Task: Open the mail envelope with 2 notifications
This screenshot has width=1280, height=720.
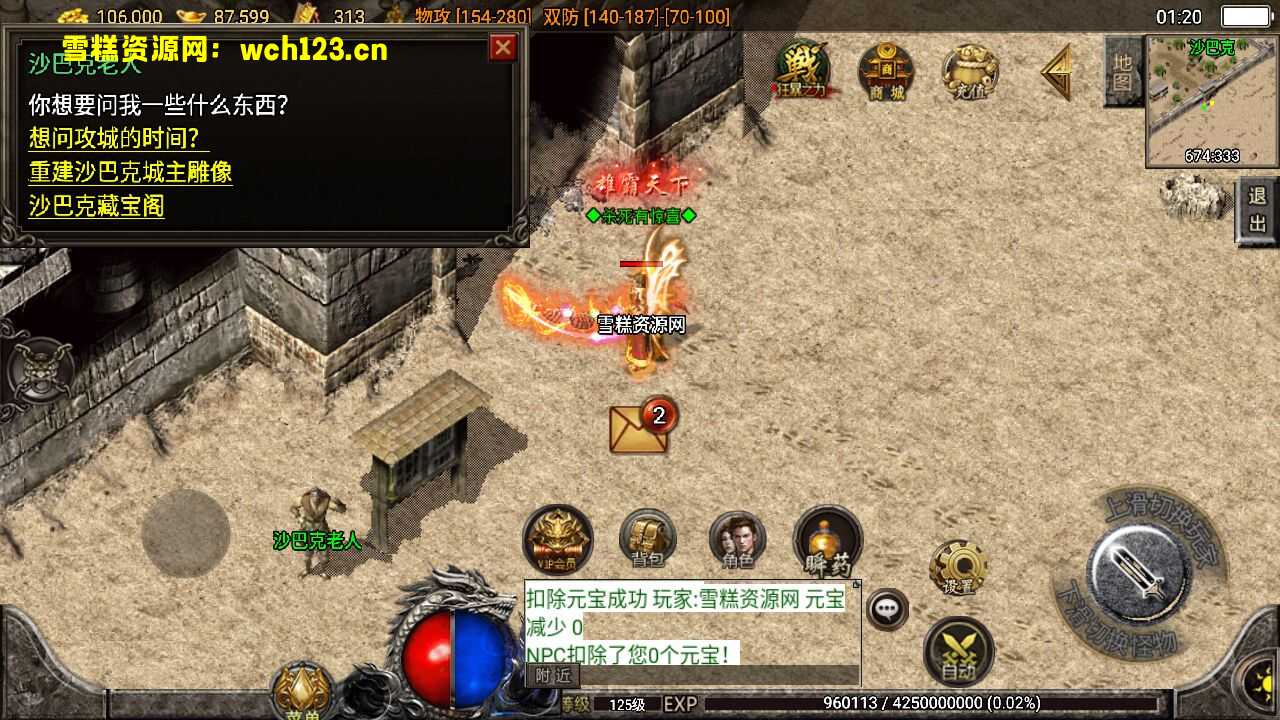Action: 641,428
